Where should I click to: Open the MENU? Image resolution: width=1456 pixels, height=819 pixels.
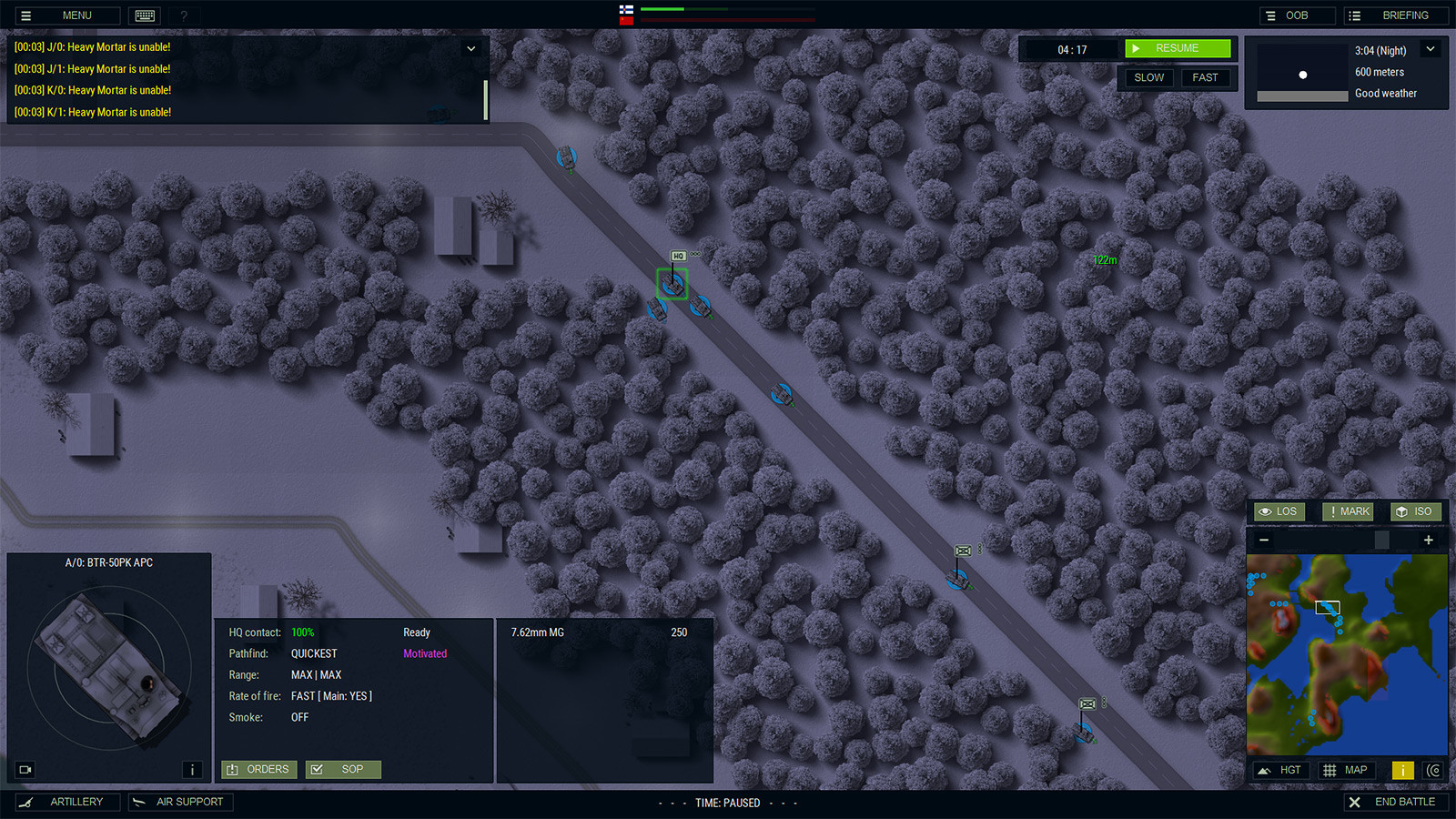coord(66,15)
